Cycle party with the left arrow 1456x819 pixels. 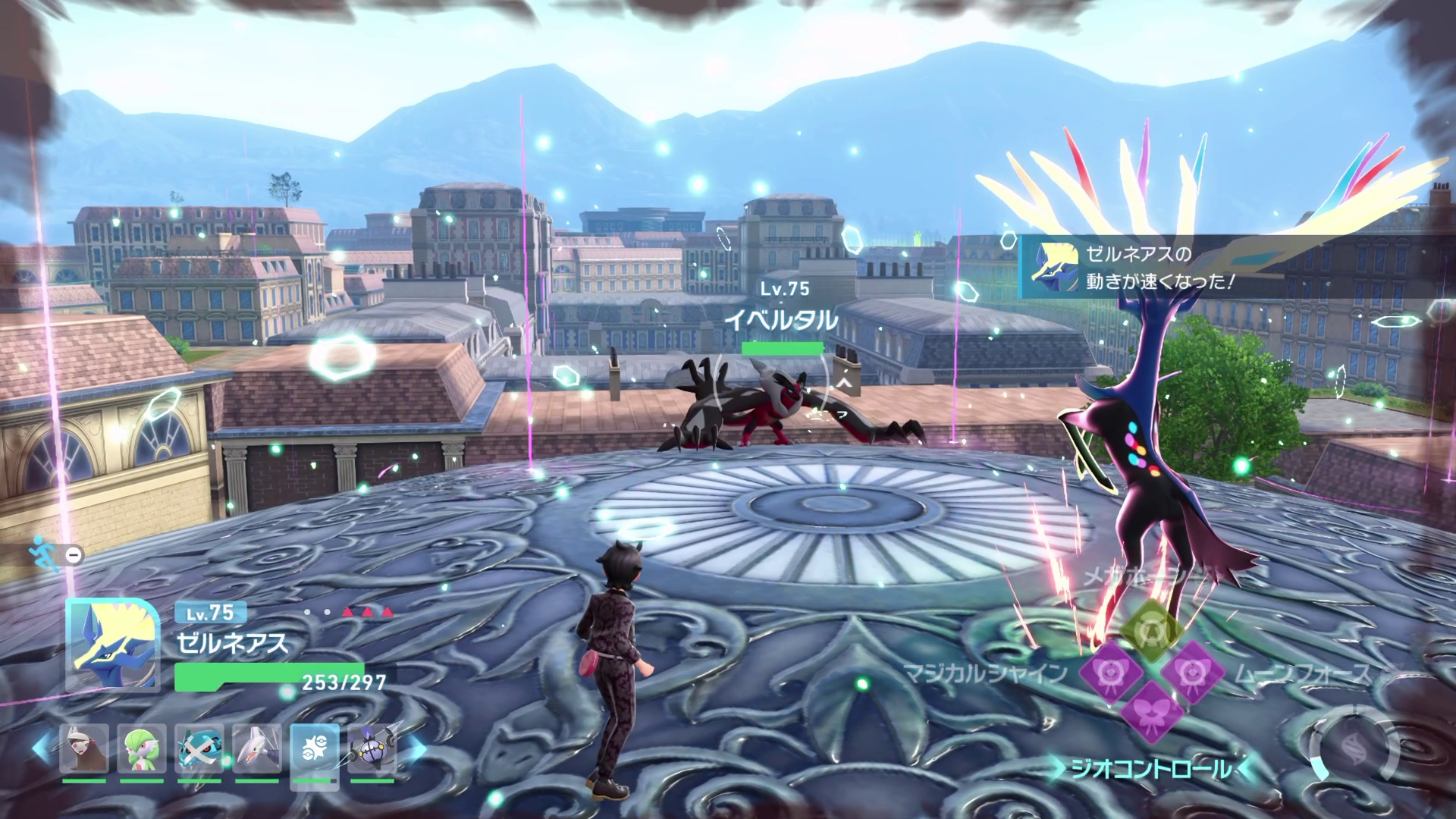tap(42, 749)
